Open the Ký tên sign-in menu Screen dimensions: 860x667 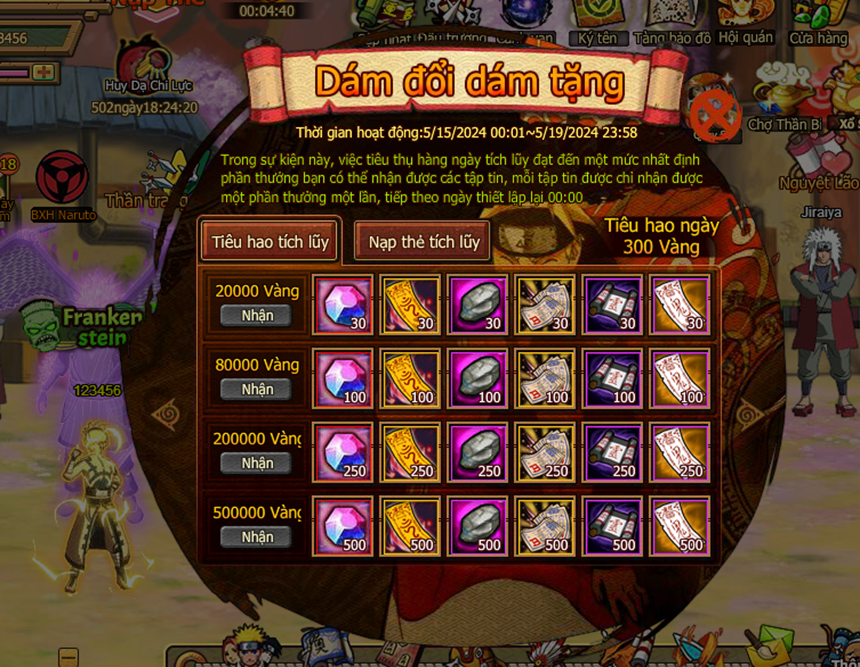pyautogui.click(x=598, y=22)
